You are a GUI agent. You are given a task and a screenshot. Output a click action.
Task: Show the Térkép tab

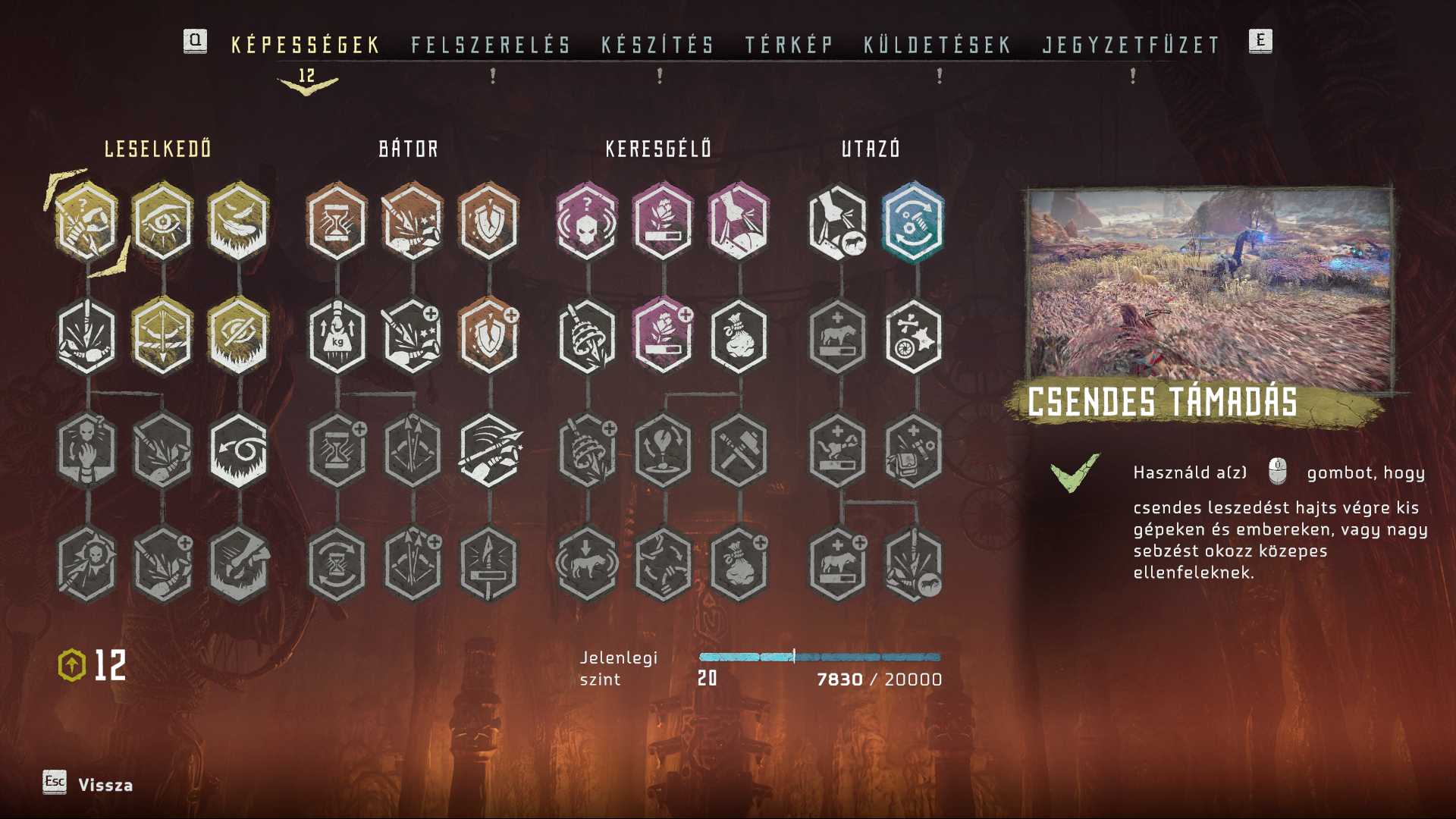click(789, 45)
